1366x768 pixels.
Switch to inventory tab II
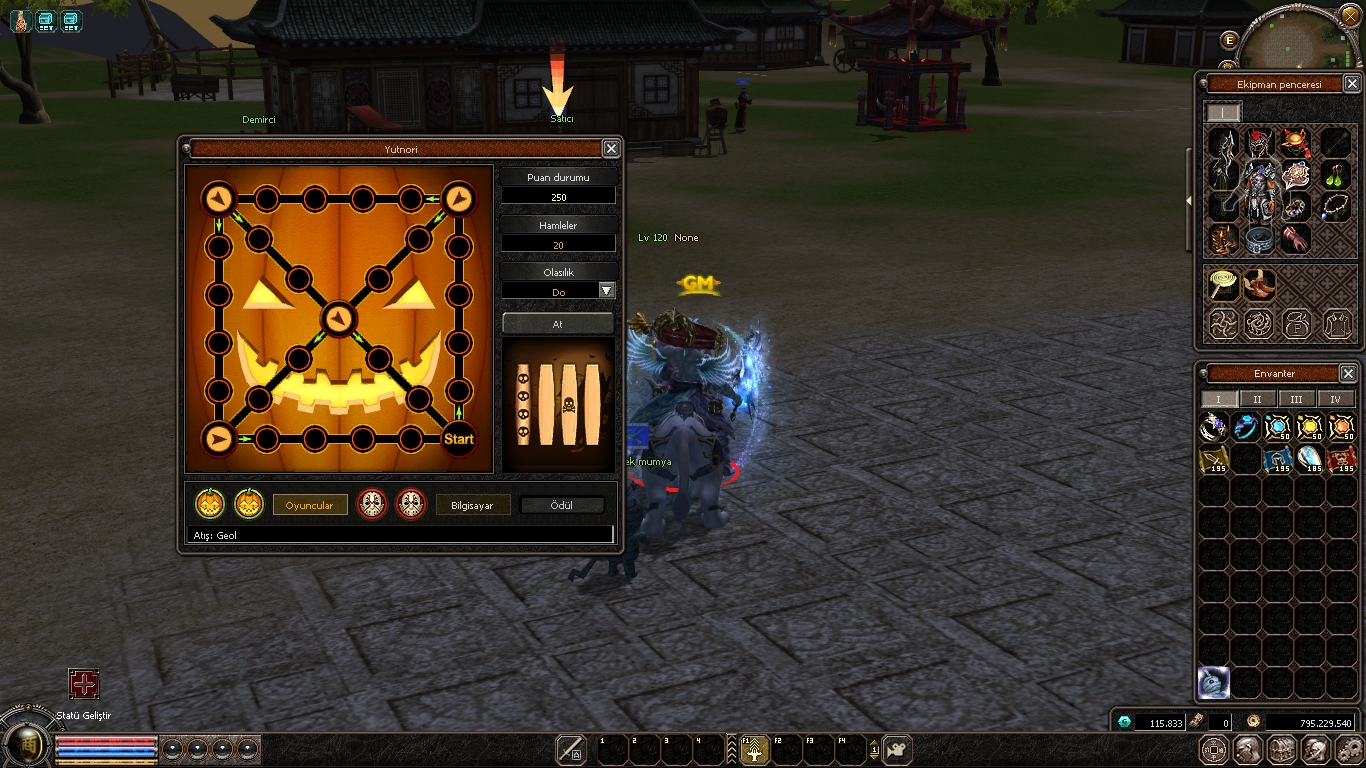click(x=1257, y=399)
